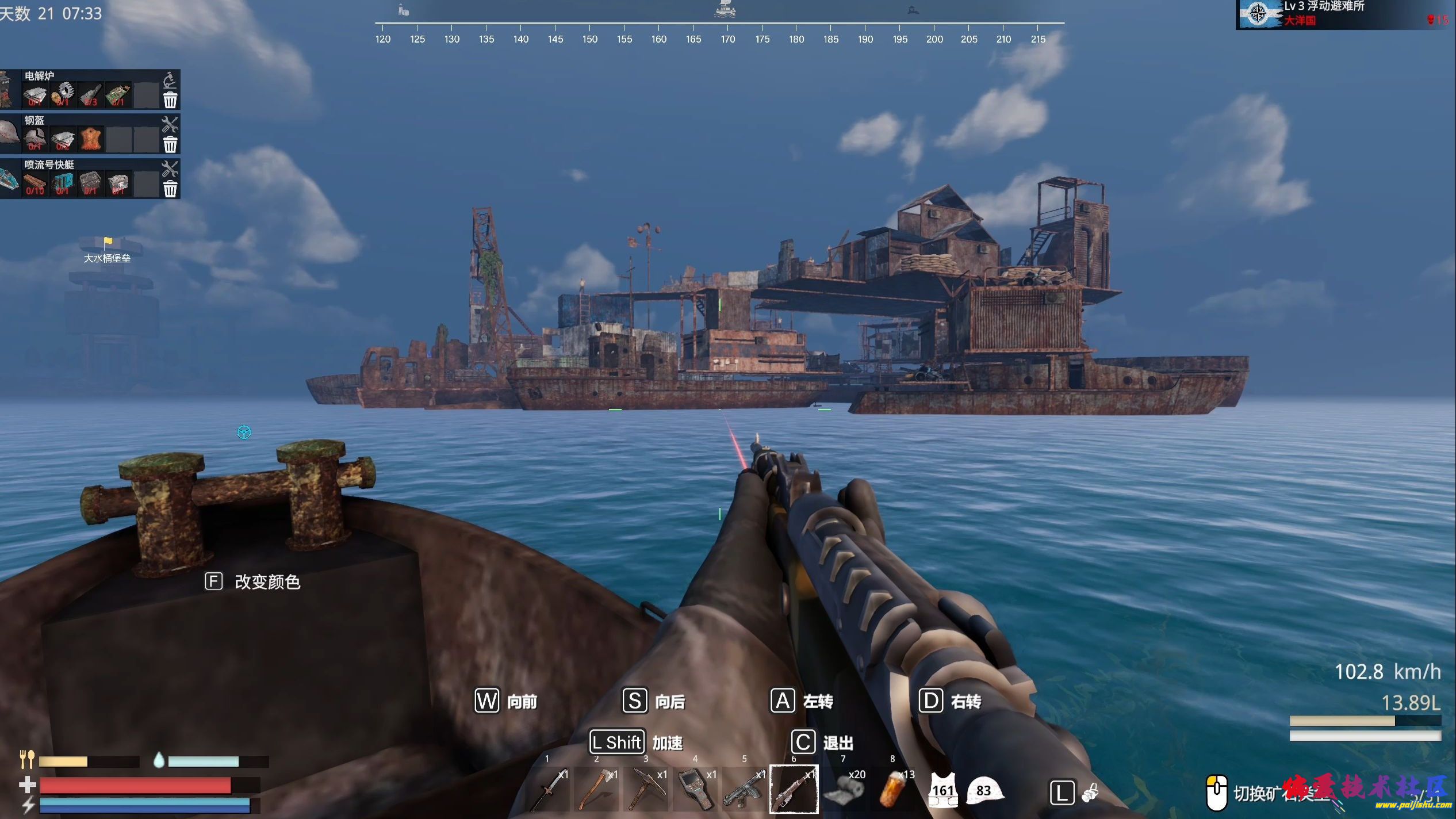Select the highlighted rifle slot
This screenshot has height=819, width=1456.
pos(794,790)
